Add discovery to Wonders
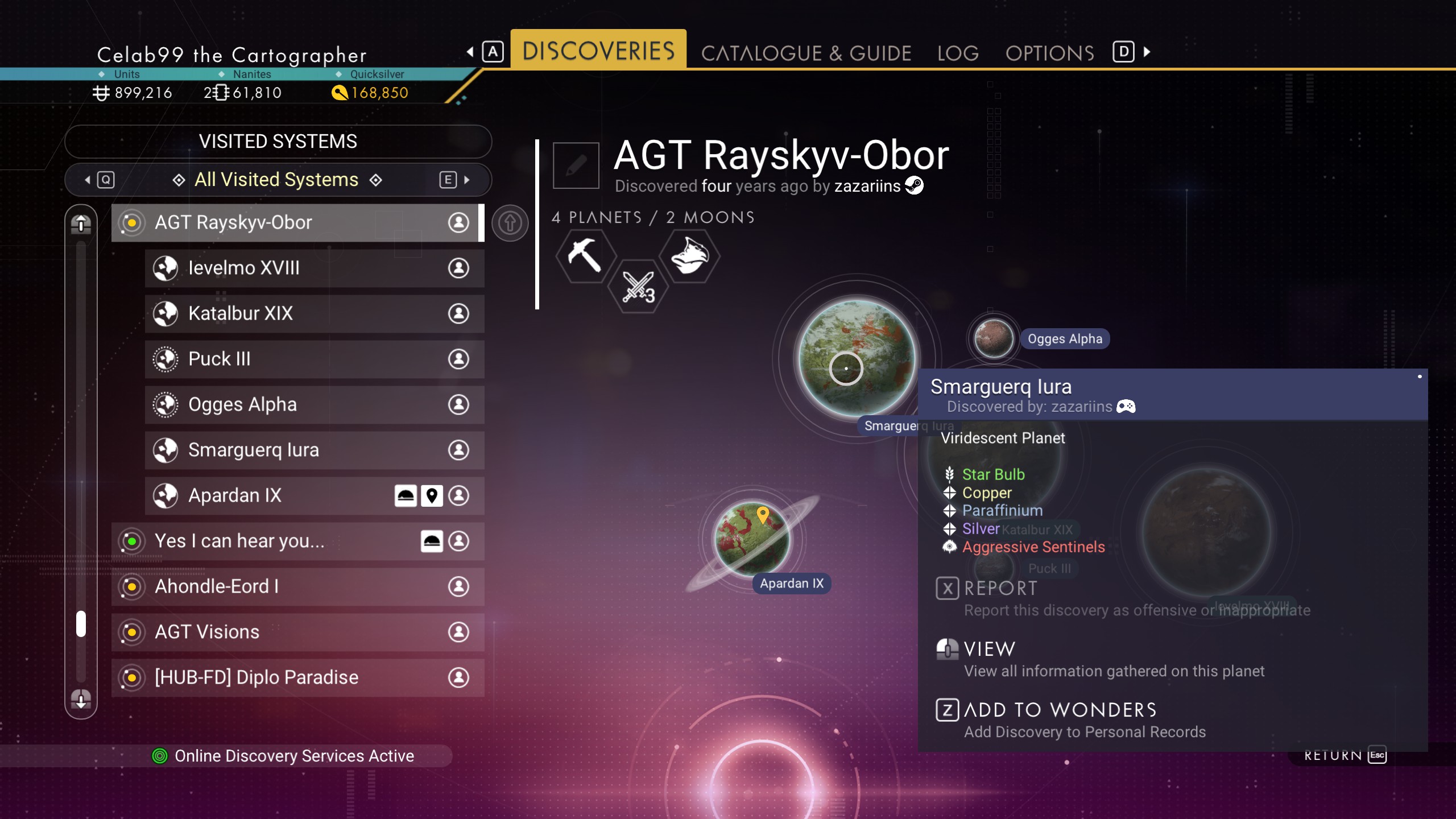Screen dimensions: 1456x819 (1060, 710)
